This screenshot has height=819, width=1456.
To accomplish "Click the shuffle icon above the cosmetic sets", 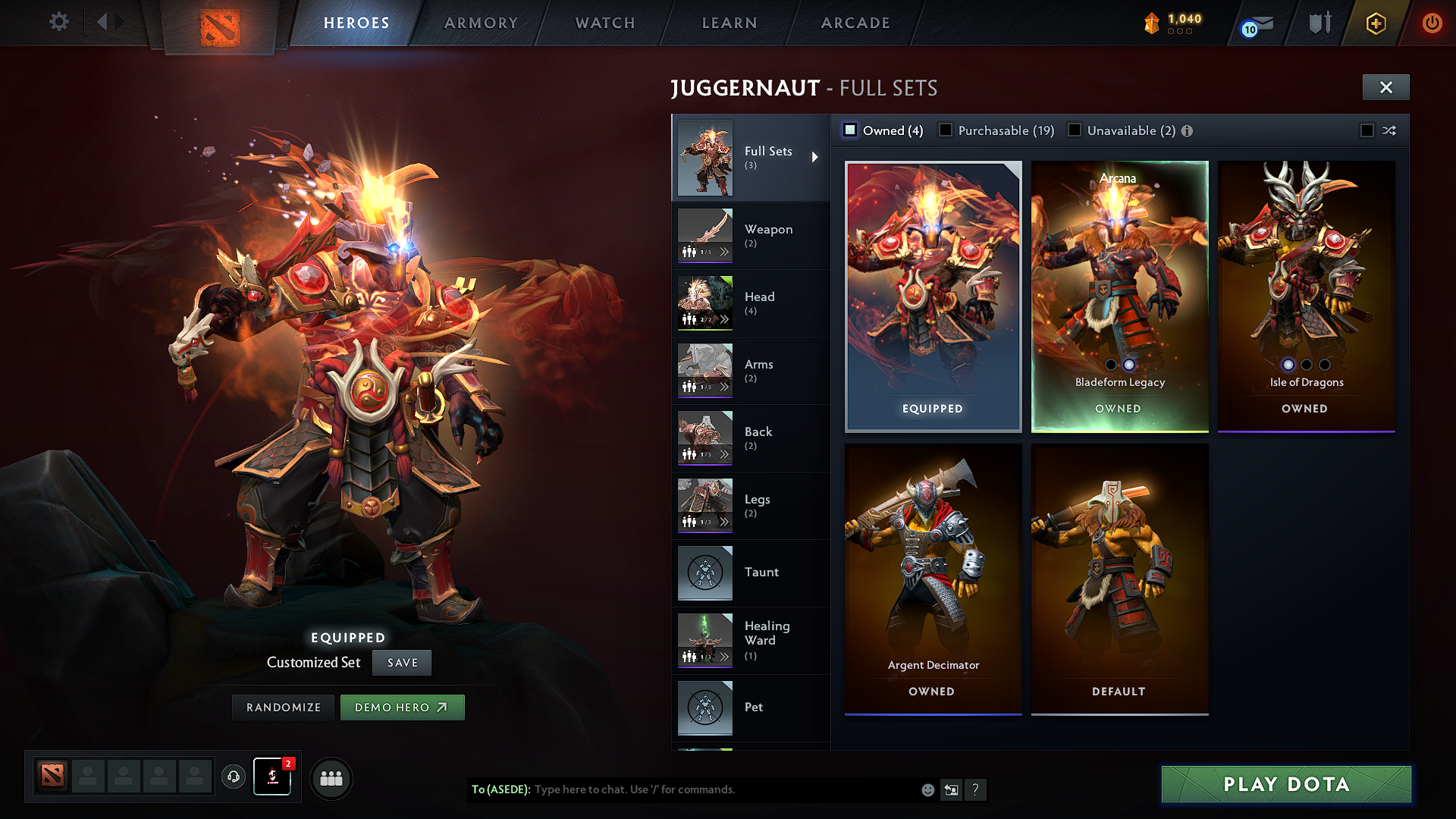I will coord(1389,130).
